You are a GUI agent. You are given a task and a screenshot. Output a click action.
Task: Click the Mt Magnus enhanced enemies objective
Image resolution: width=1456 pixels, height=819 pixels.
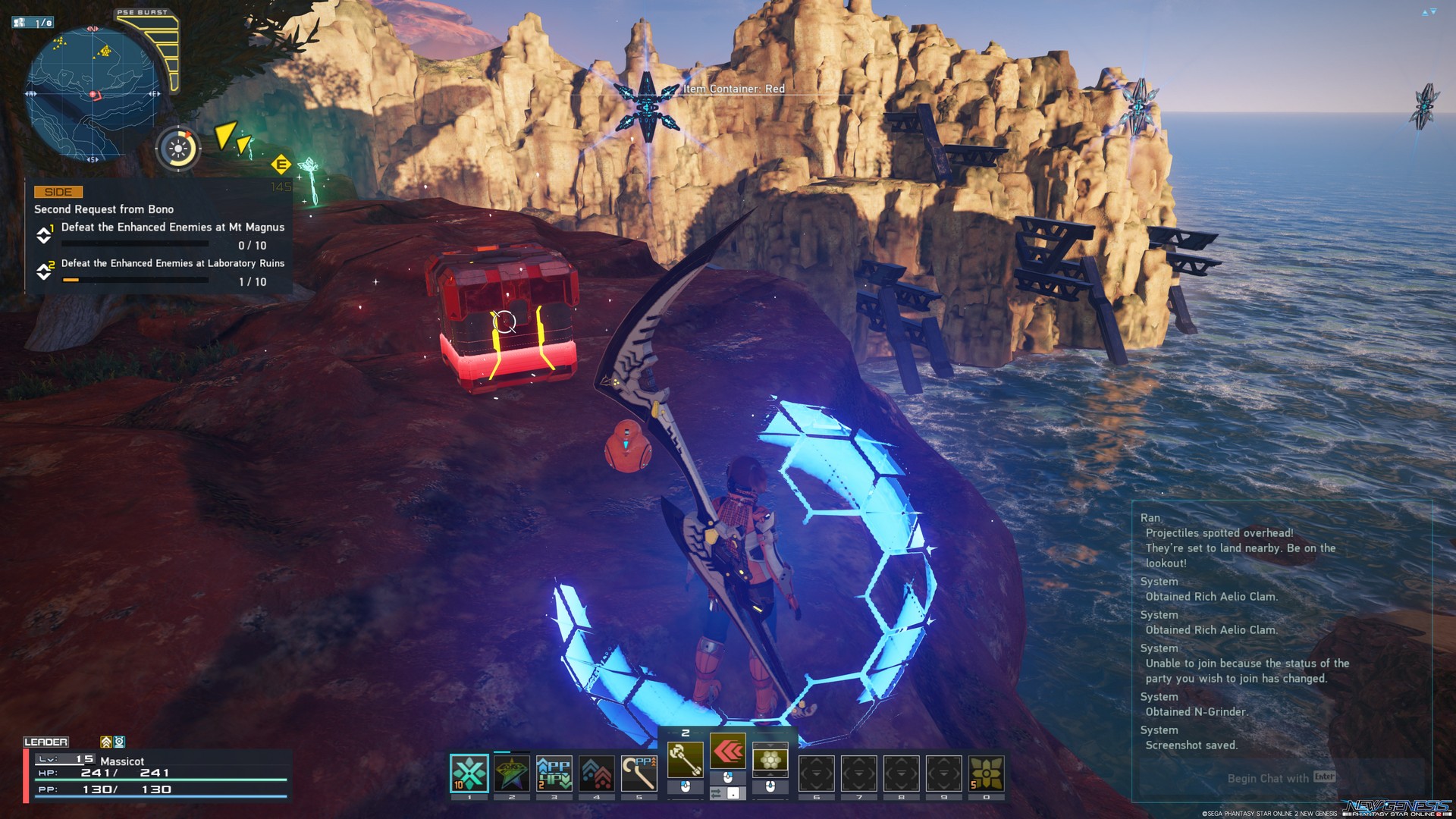tap(172, 227)
